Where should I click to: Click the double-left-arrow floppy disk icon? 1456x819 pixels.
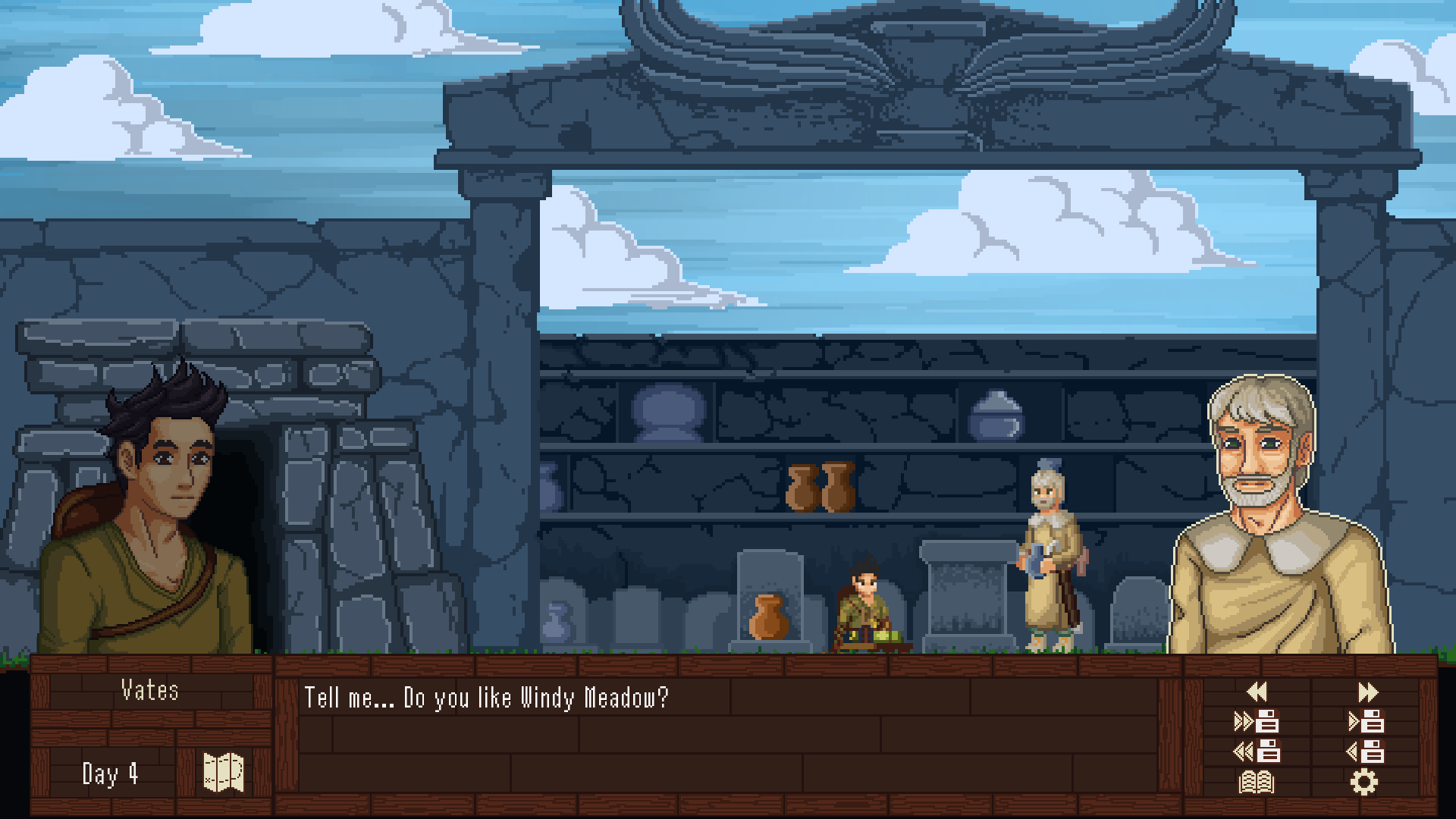[1257, 752]
